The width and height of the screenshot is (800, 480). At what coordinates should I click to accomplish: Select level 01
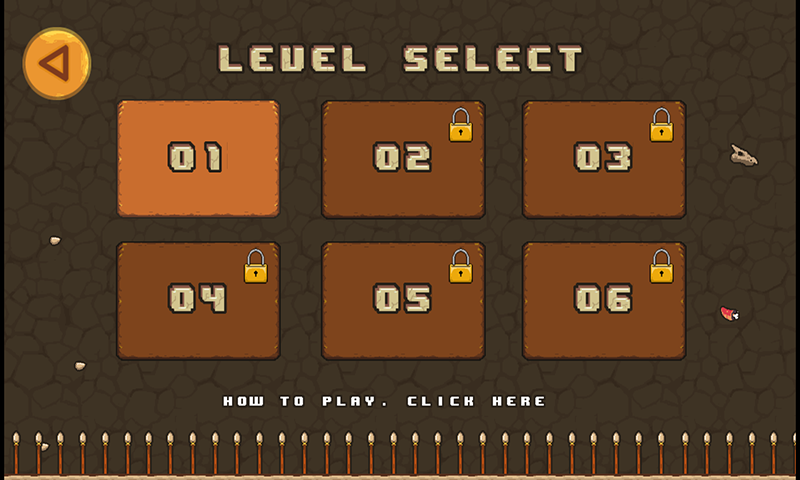(198, 158)
